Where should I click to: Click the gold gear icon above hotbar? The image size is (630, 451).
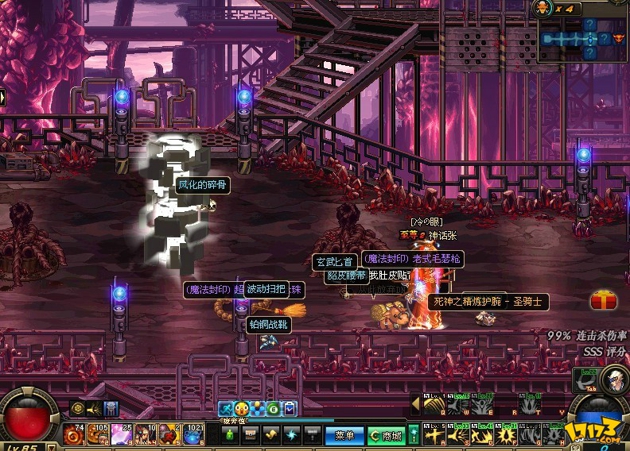77,408
